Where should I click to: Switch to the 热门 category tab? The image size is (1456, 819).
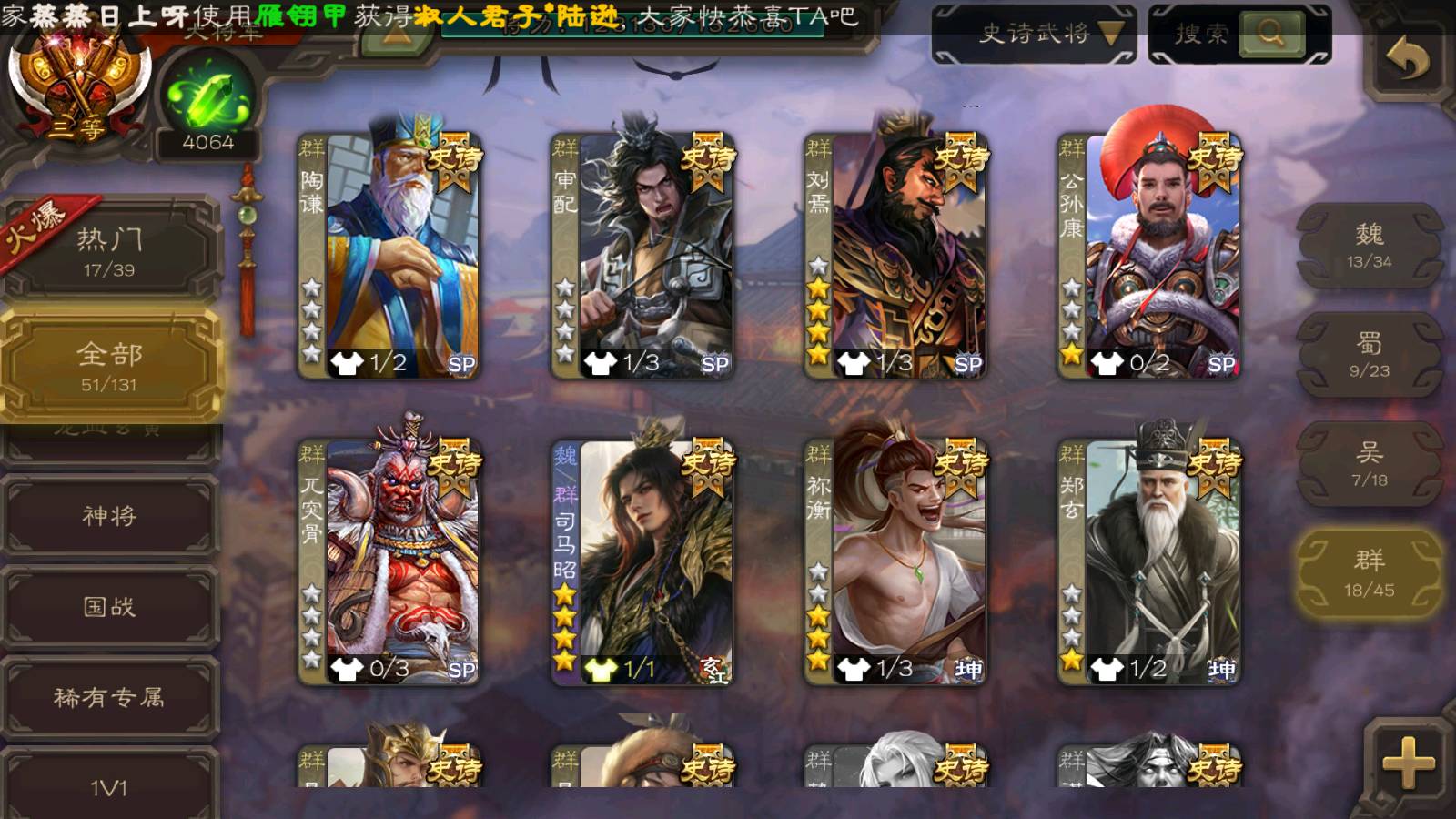(x=109, y=251)
